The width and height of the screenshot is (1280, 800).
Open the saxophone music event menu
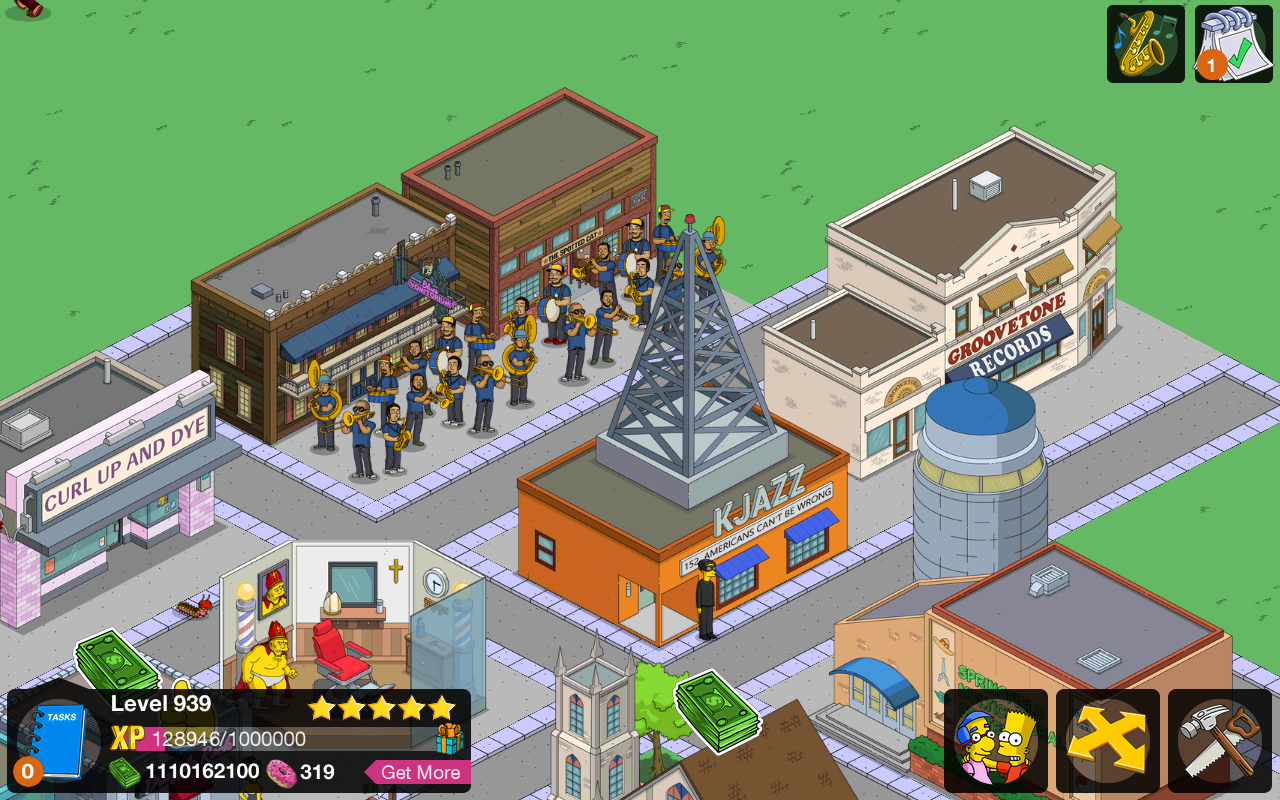(1144, 43)
